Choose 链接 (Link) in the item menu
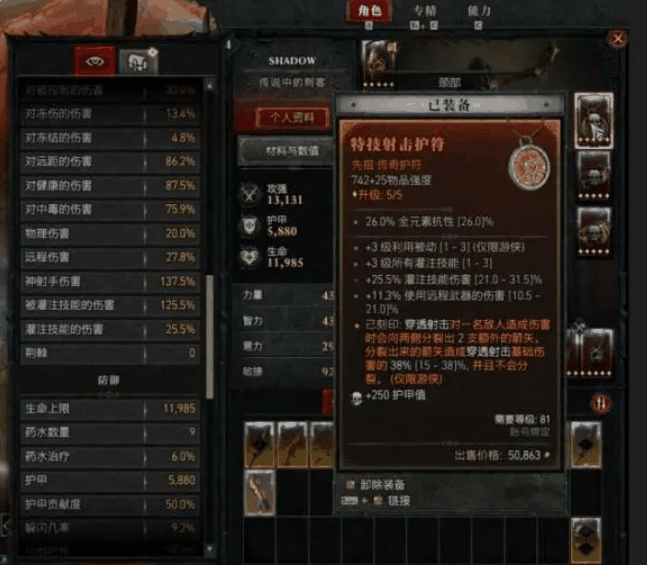 (x=395, y=499)
